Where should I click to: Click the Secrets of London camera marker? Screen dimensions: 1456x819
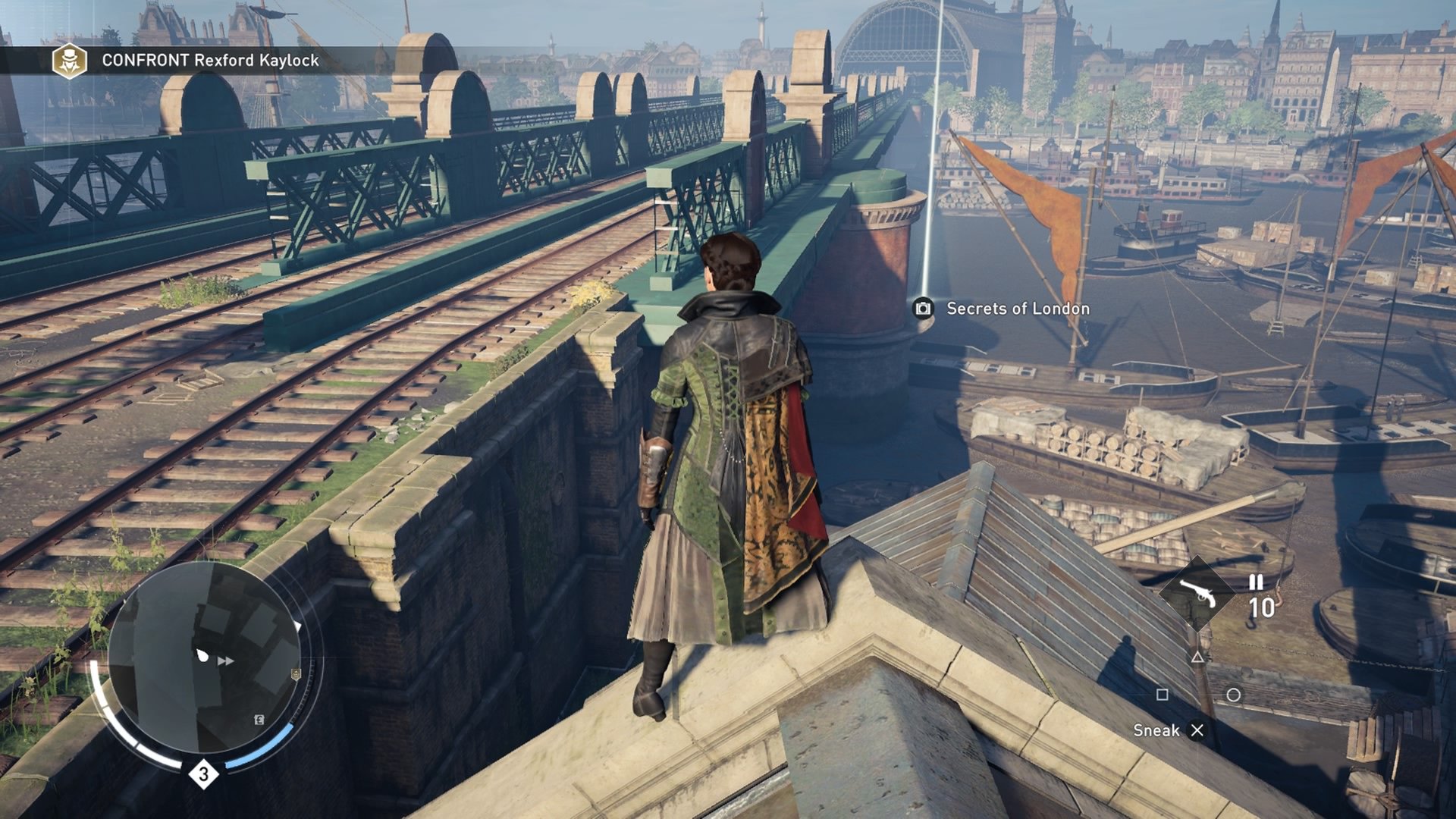pyautogui.click(x=923, y=308)
